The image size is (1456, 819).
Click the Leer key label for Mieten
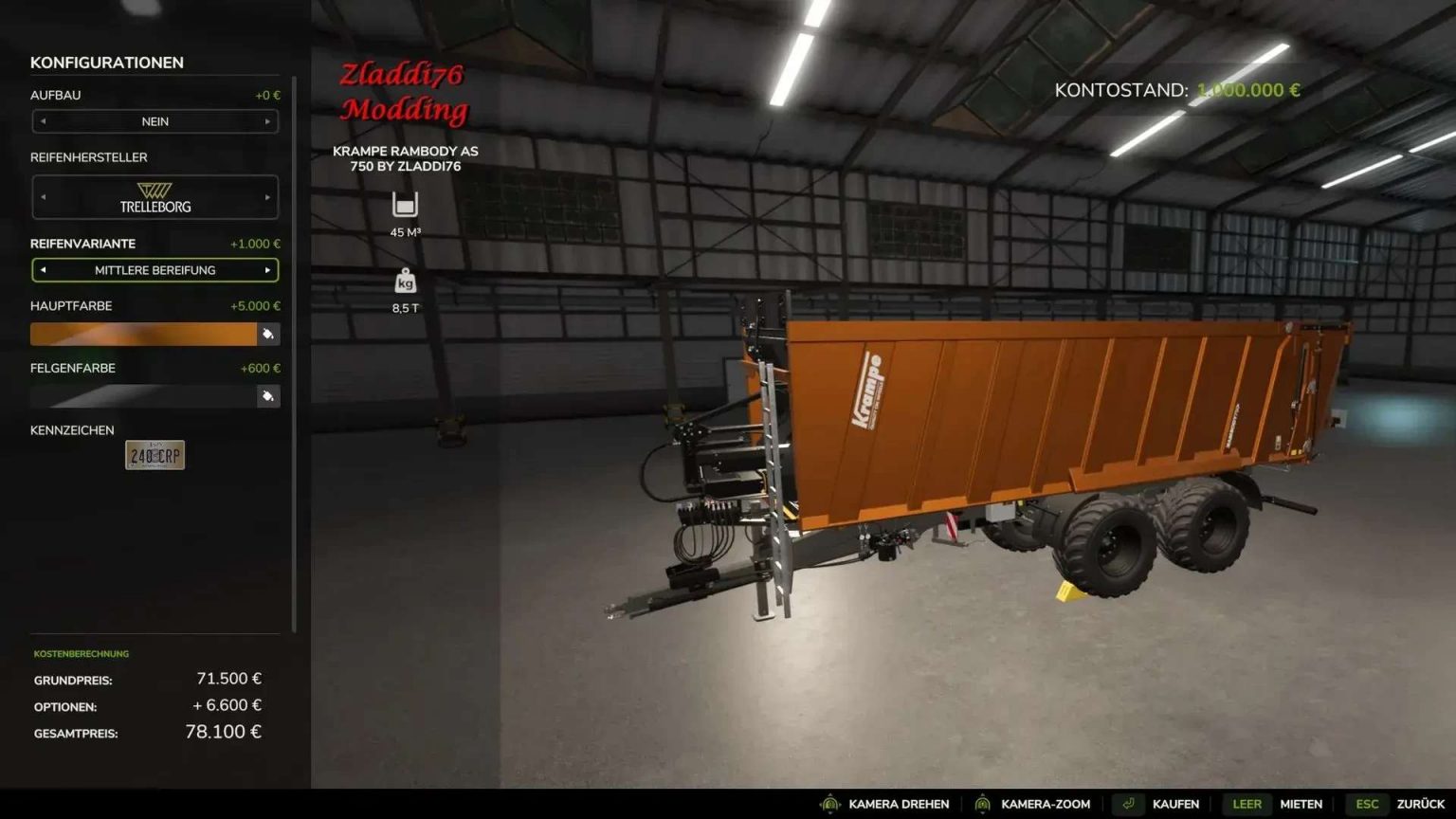[1247, 803]
